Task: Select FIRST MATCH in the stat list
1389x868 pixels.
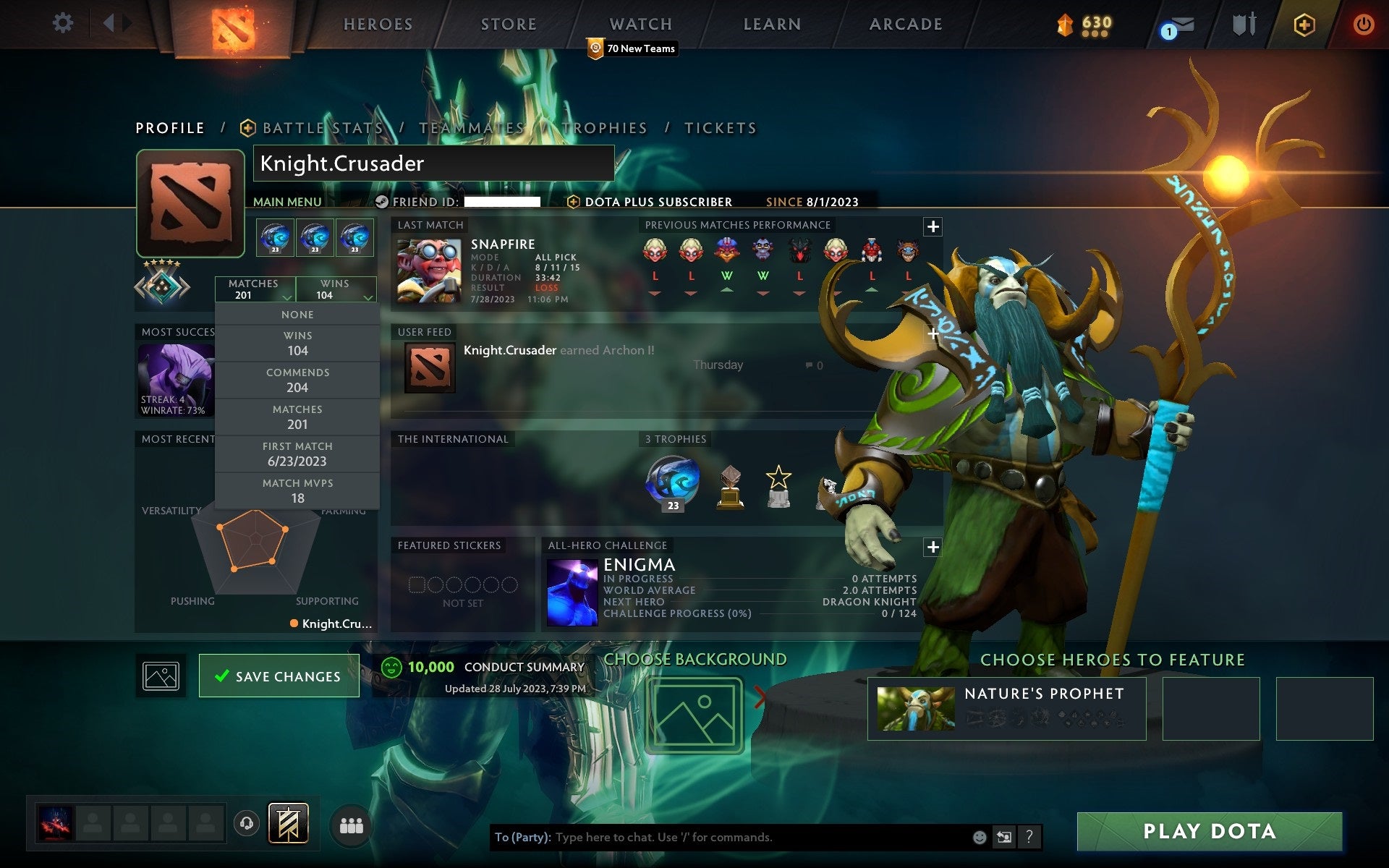Action: [x=298, y=454]
